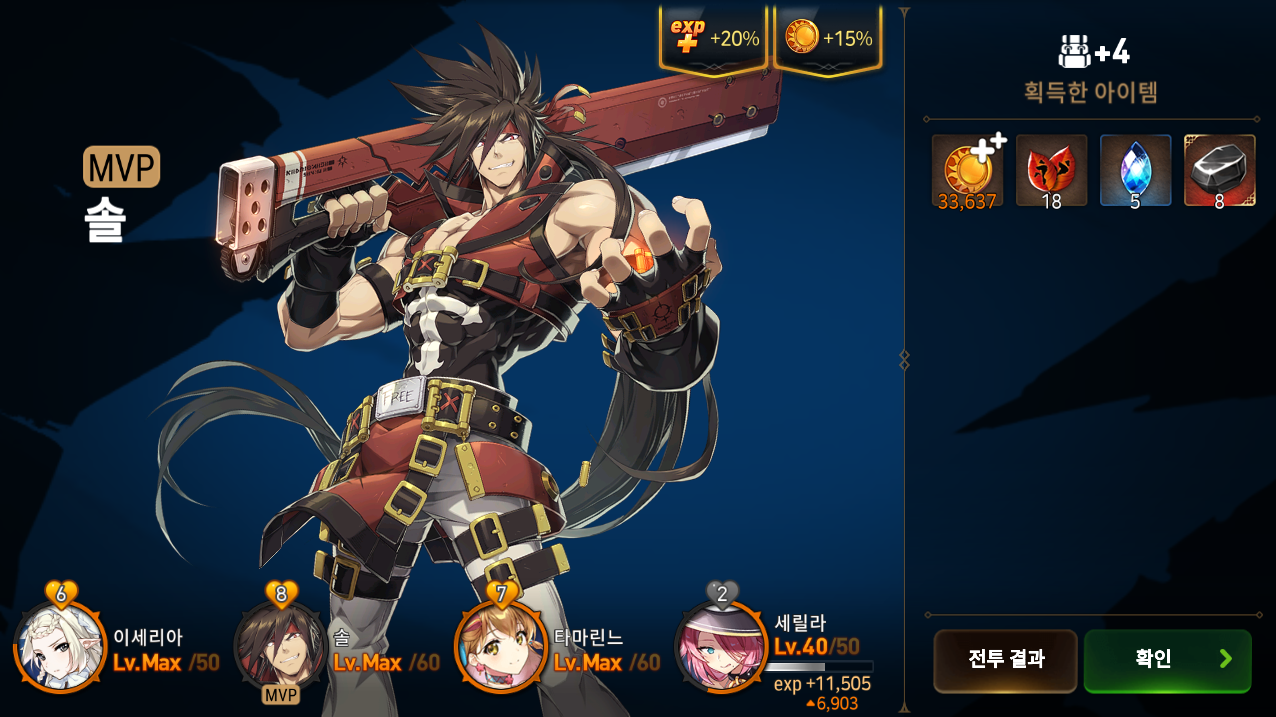Select the gold coin reward item
The height and width of the screenshot is (717, 1276).
[x=967, y=170]
